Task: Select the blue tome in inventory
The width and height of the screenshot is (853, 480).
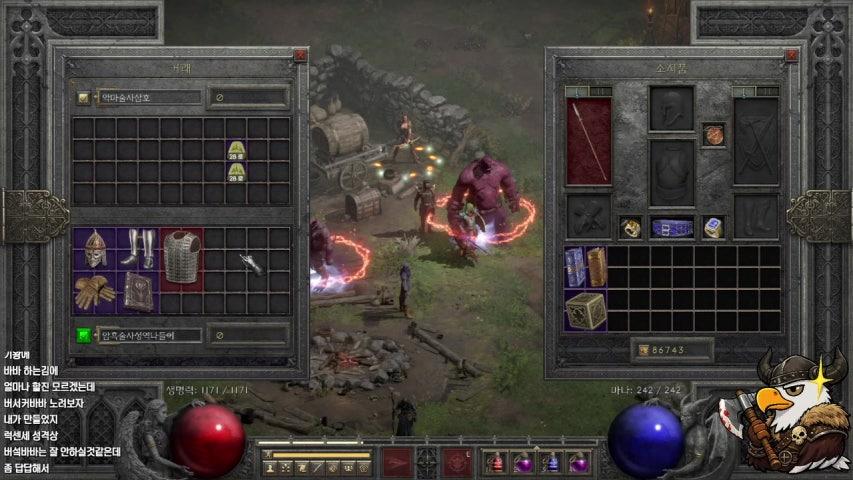Action: pos(575,267)
